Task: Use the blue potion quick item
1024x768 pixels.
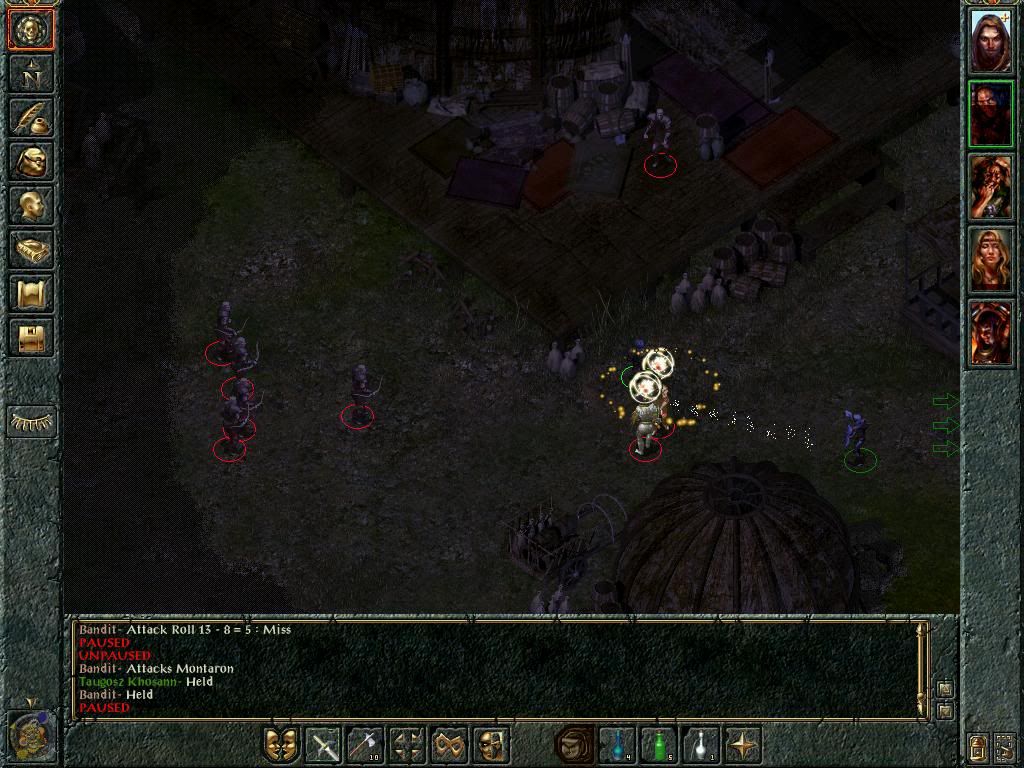Action: click(x=617, y=745)
